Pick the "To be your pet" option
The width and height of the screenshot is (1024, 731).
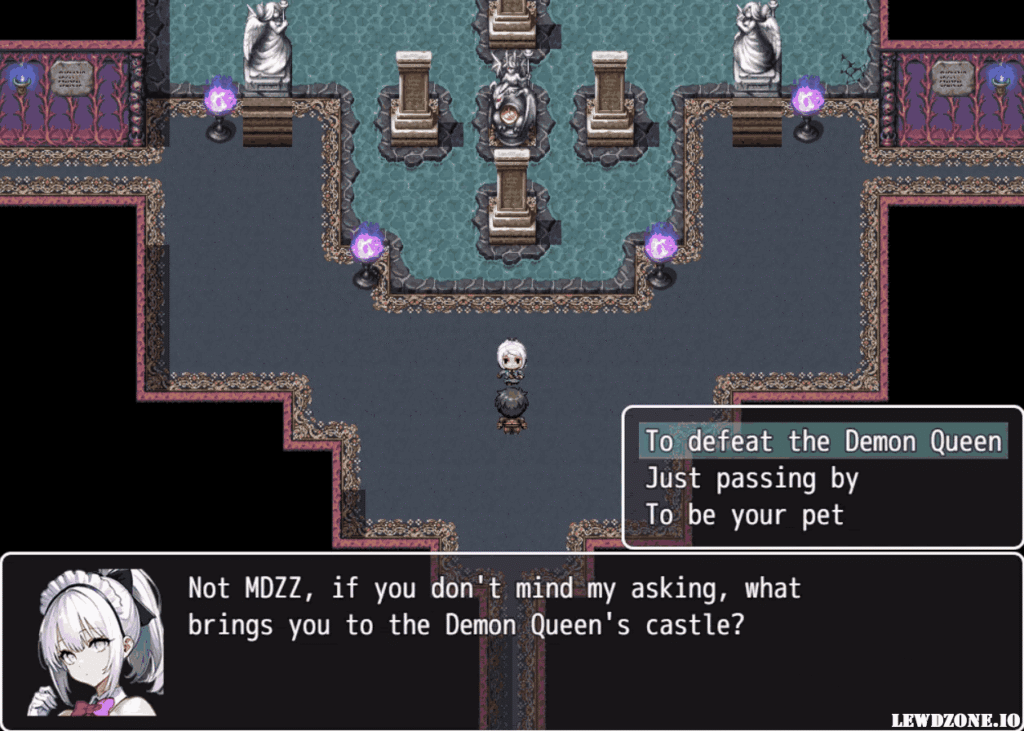[744, 516]
